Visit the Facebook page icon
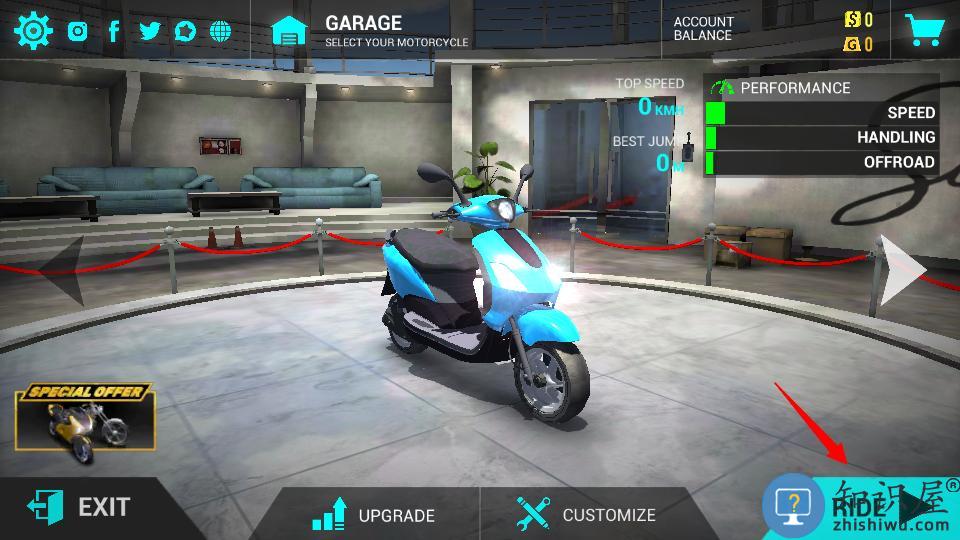Viewport: 960px width, 540px height. click(114, 31)
